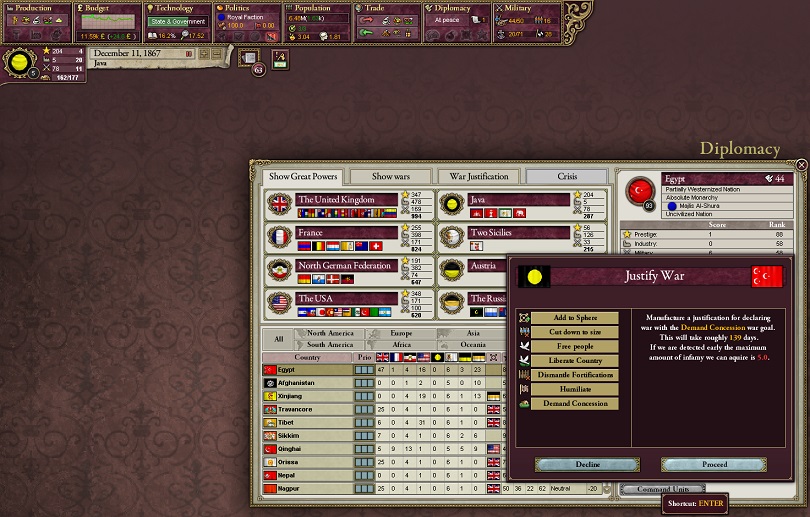Screen dimensions: 810x517
Task: Open the Crisis tab
Action: pos(567,176)
